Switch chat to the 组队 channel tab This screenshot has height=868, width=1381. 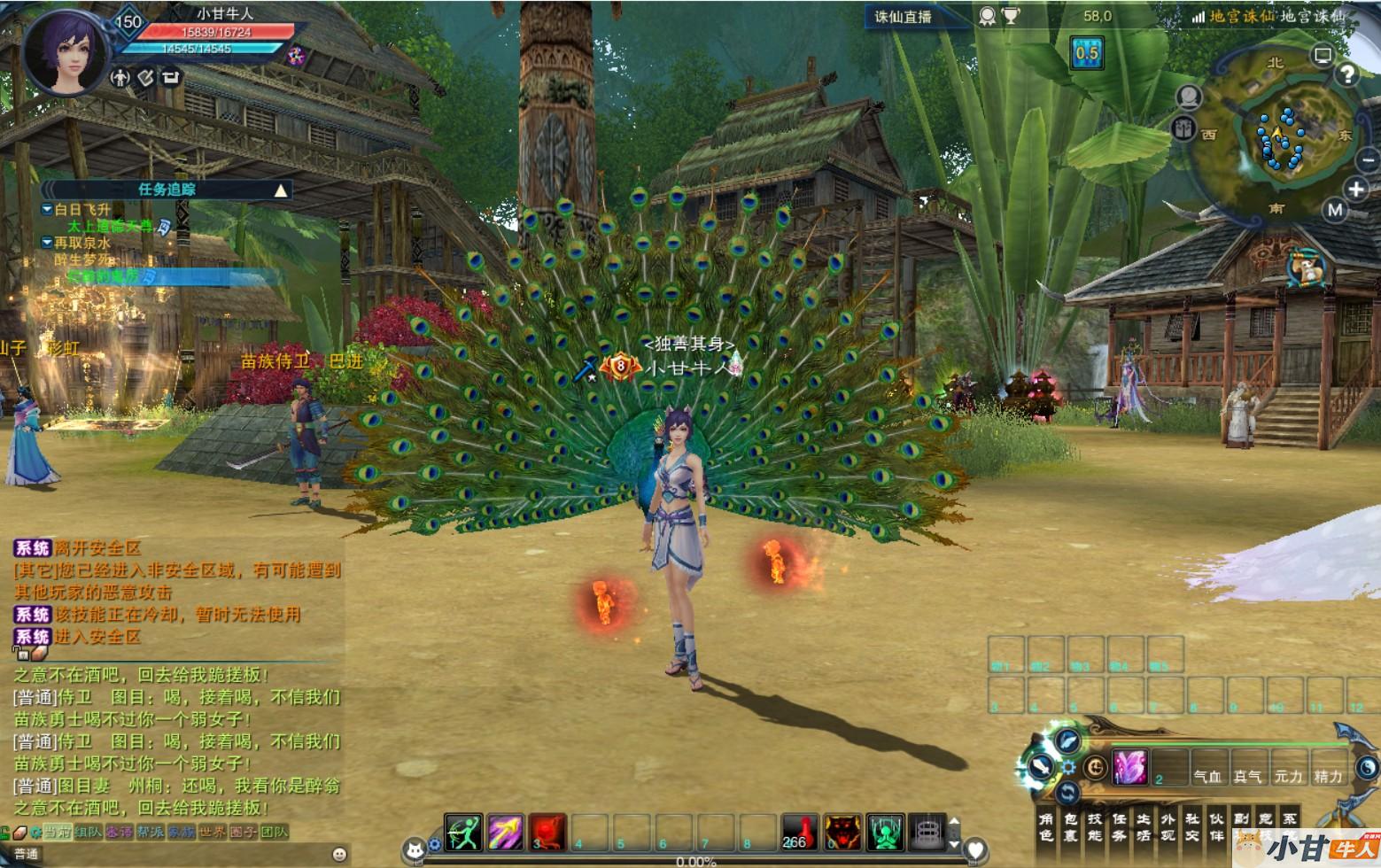coord(89,832)
